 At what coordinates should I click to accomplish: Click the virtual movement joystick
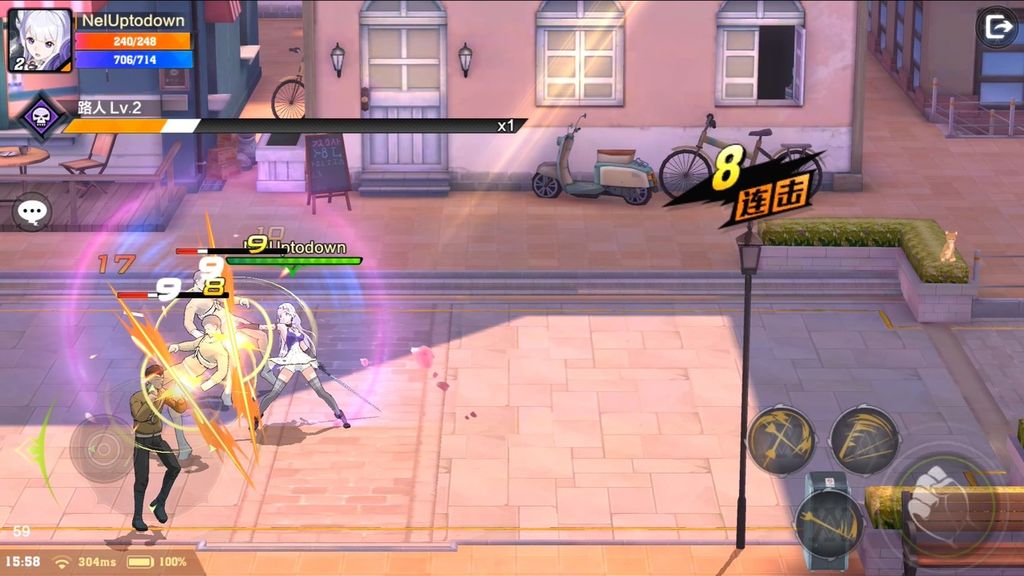(102, 448)
